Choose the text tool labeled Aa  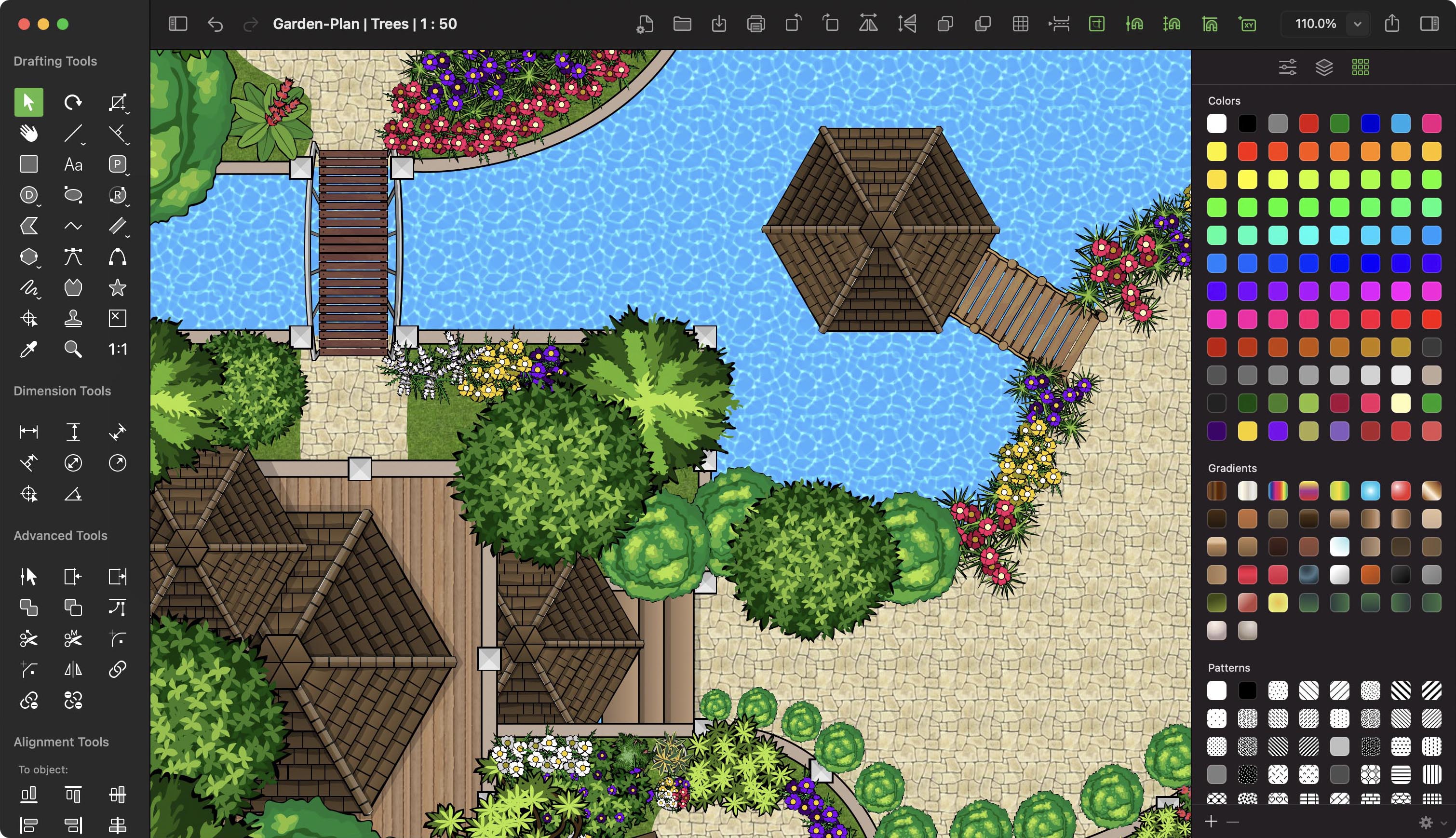[x=73, y=164]
